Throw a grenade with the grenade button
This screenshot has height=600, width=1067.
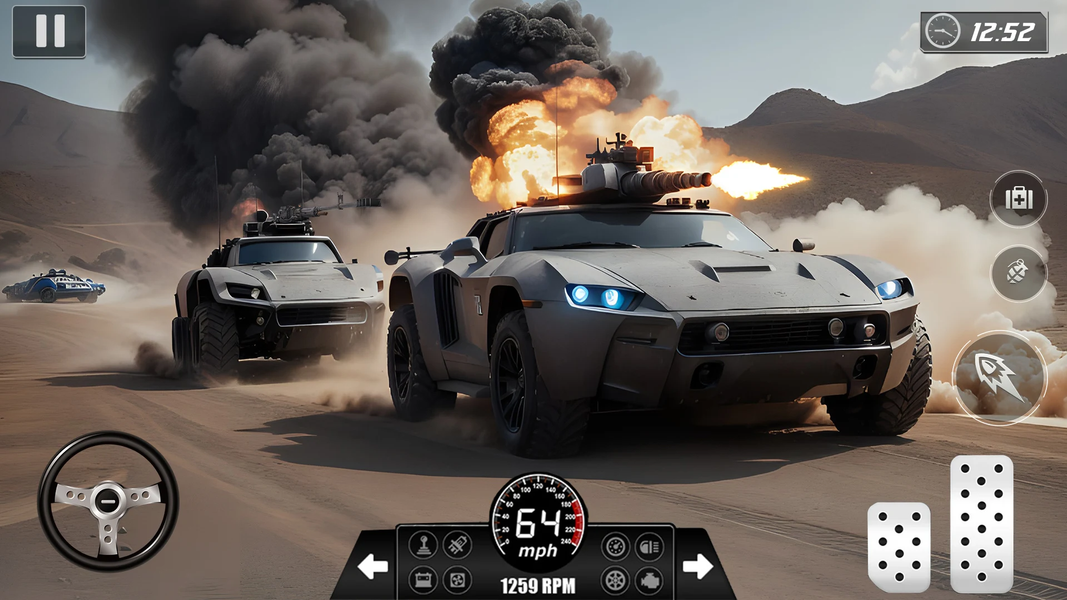(x=1018, y=273)
